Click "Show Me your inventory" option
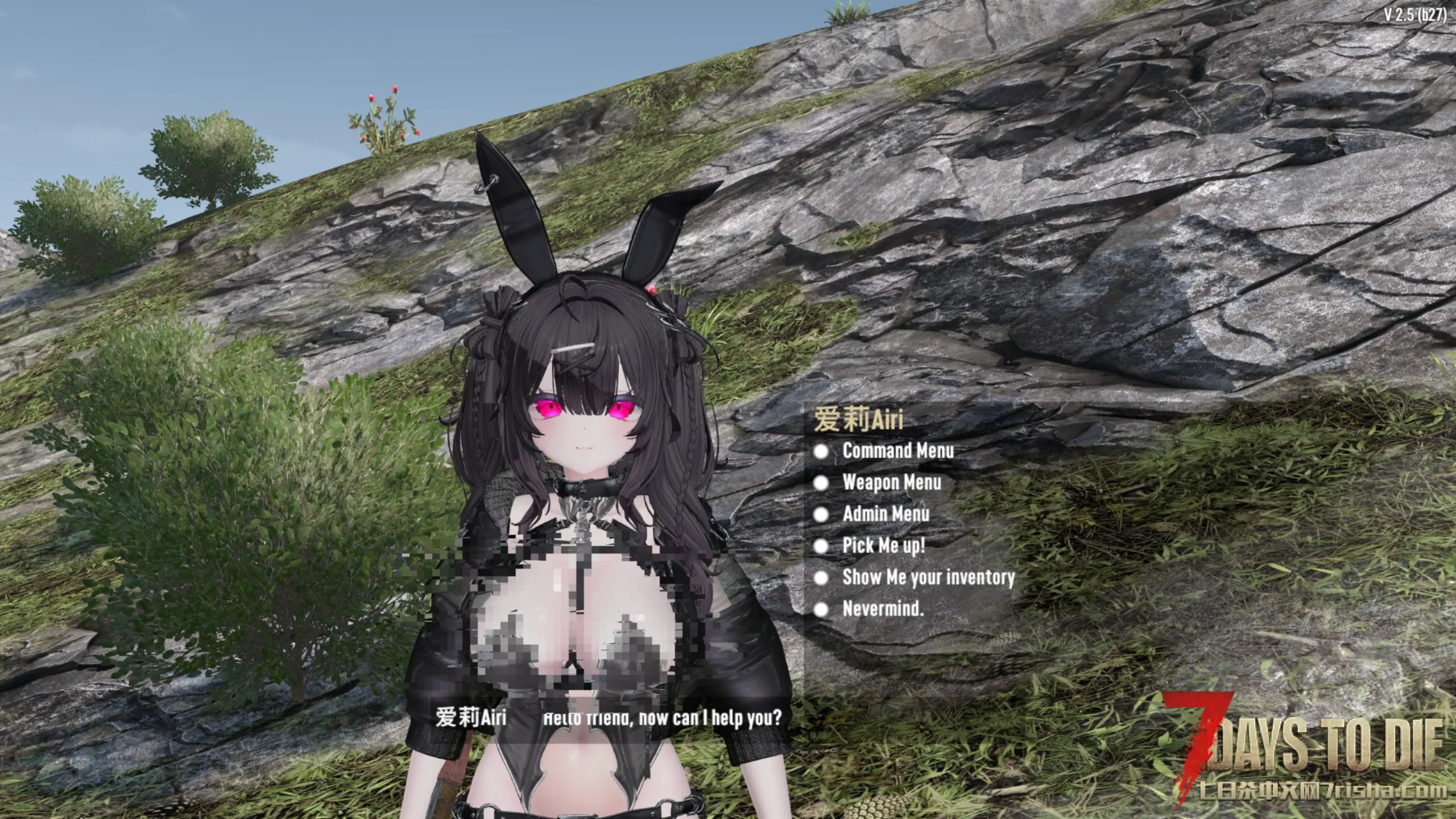 928,578
